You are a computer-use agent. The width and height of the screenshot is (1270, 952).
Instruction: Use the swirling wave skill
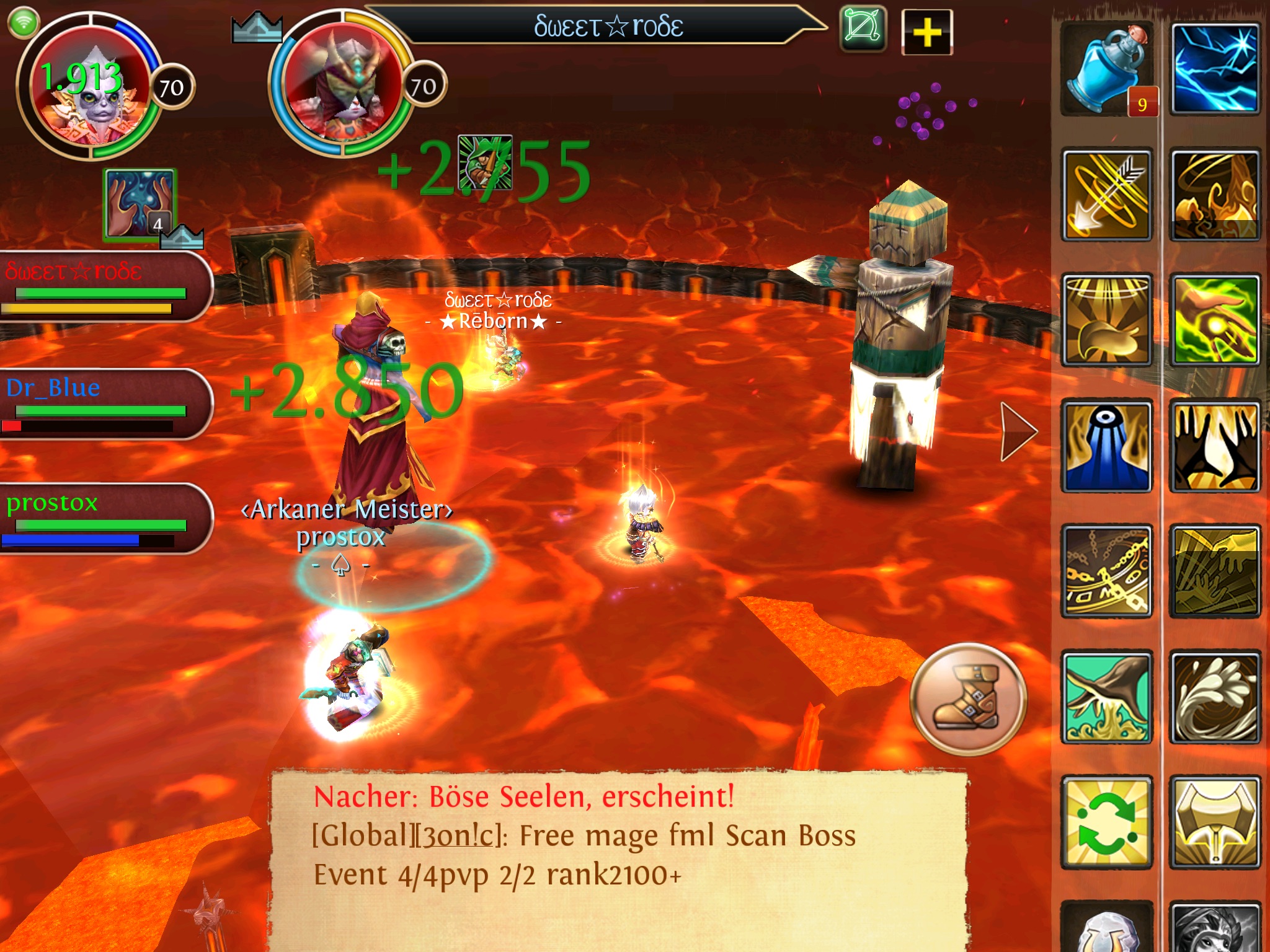coord(1215,697)
